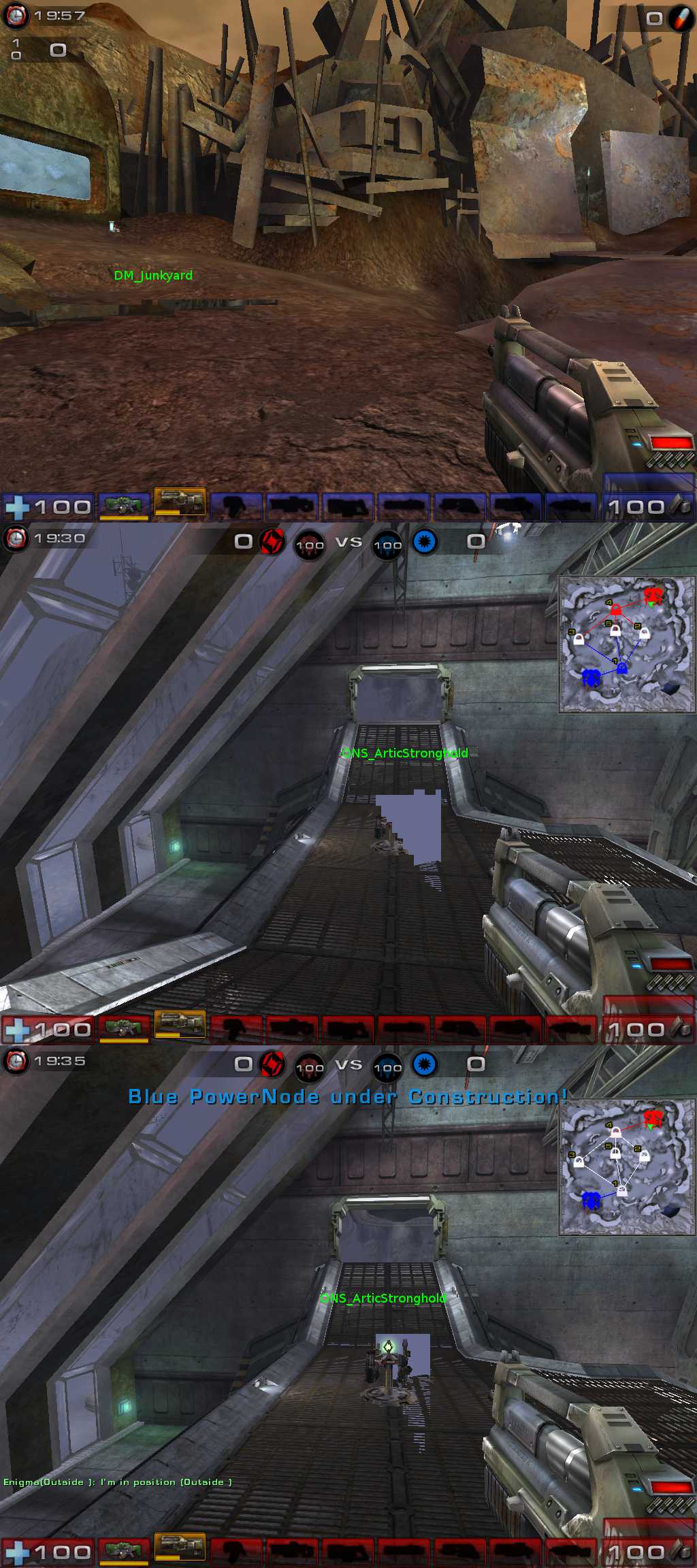The height and width of the screenshot is (1568, 697).
Task: Choose the highlighted assault rifle in the blue weapon bar
Action: 180,503
